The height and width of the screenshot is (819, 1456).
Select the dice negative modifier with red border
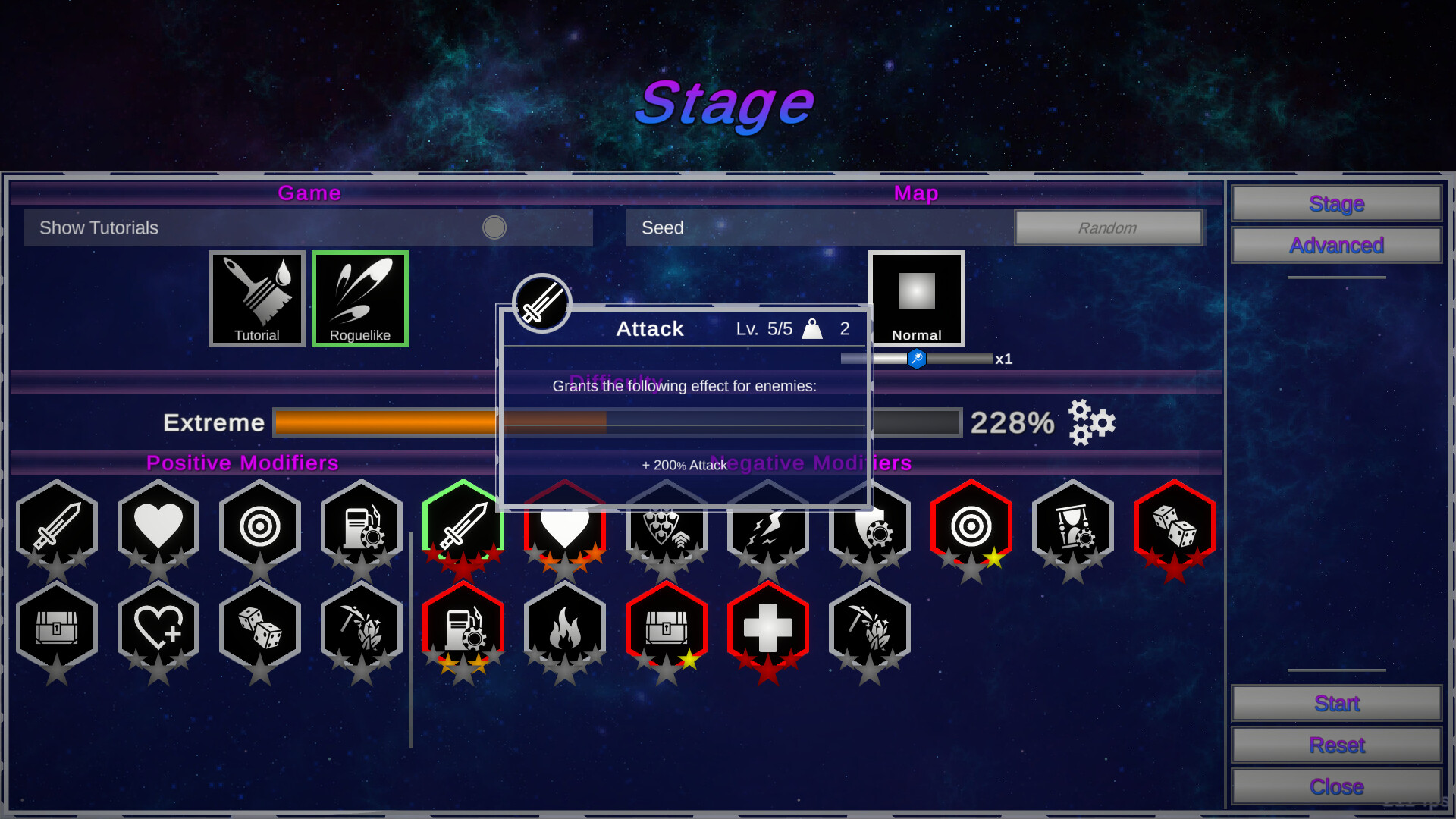coord(1175,527)
